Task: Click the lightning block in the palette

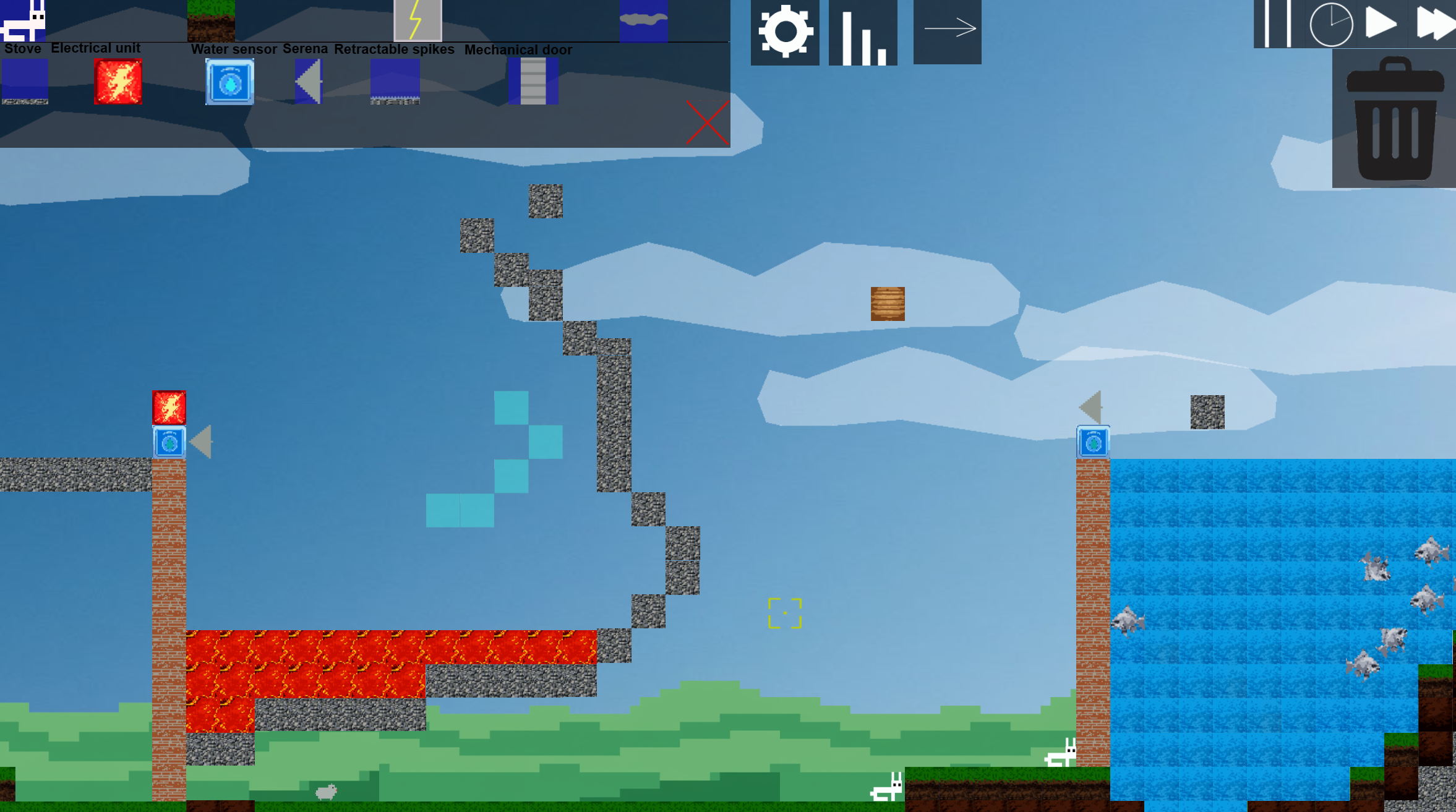Action: (x=418, y=20)
